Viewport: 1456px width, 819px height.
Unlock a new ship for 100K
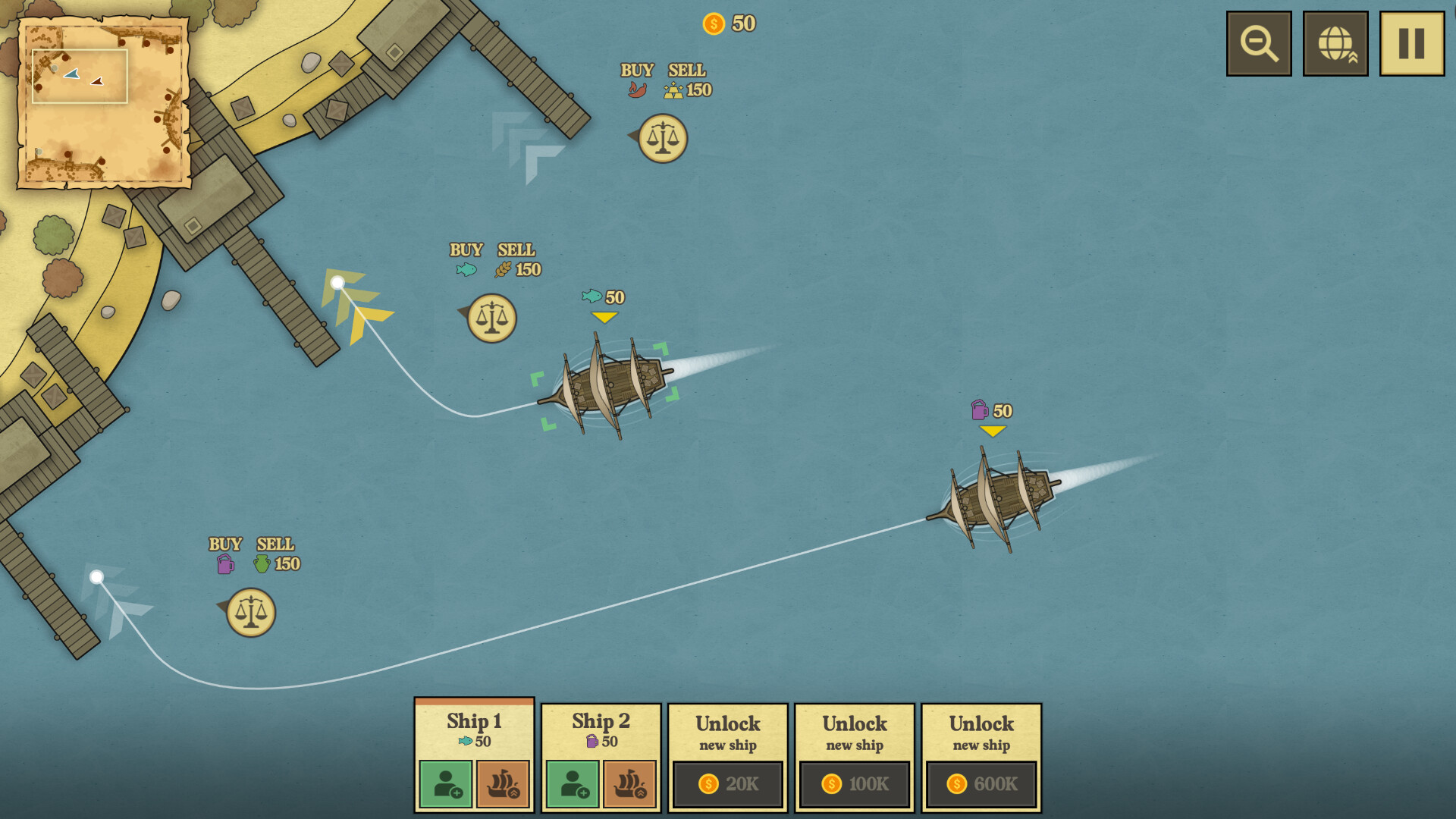point(853,785)
